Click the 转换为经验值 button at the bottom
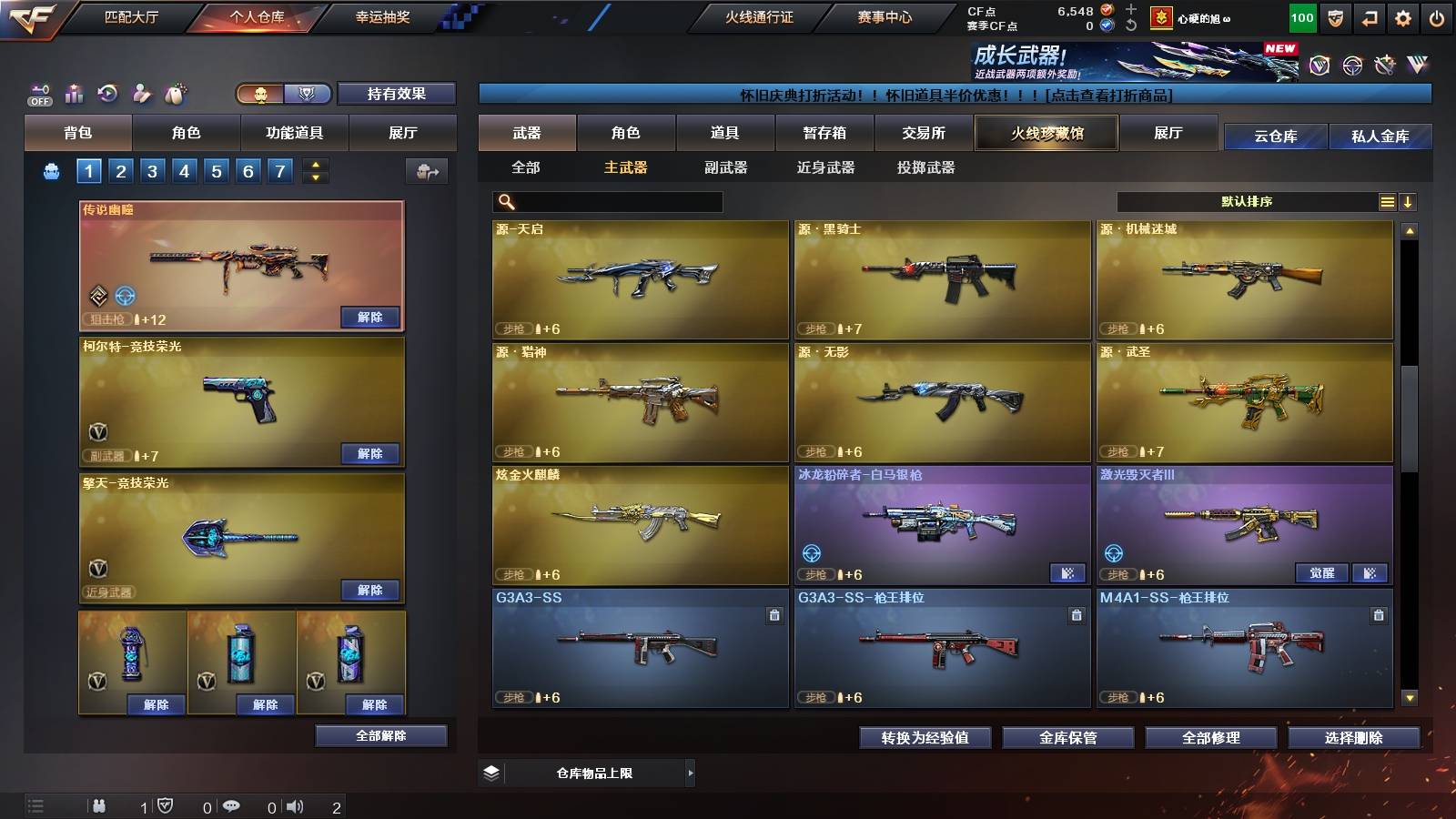Screen dimensions: 1456x819 point(925,738)
